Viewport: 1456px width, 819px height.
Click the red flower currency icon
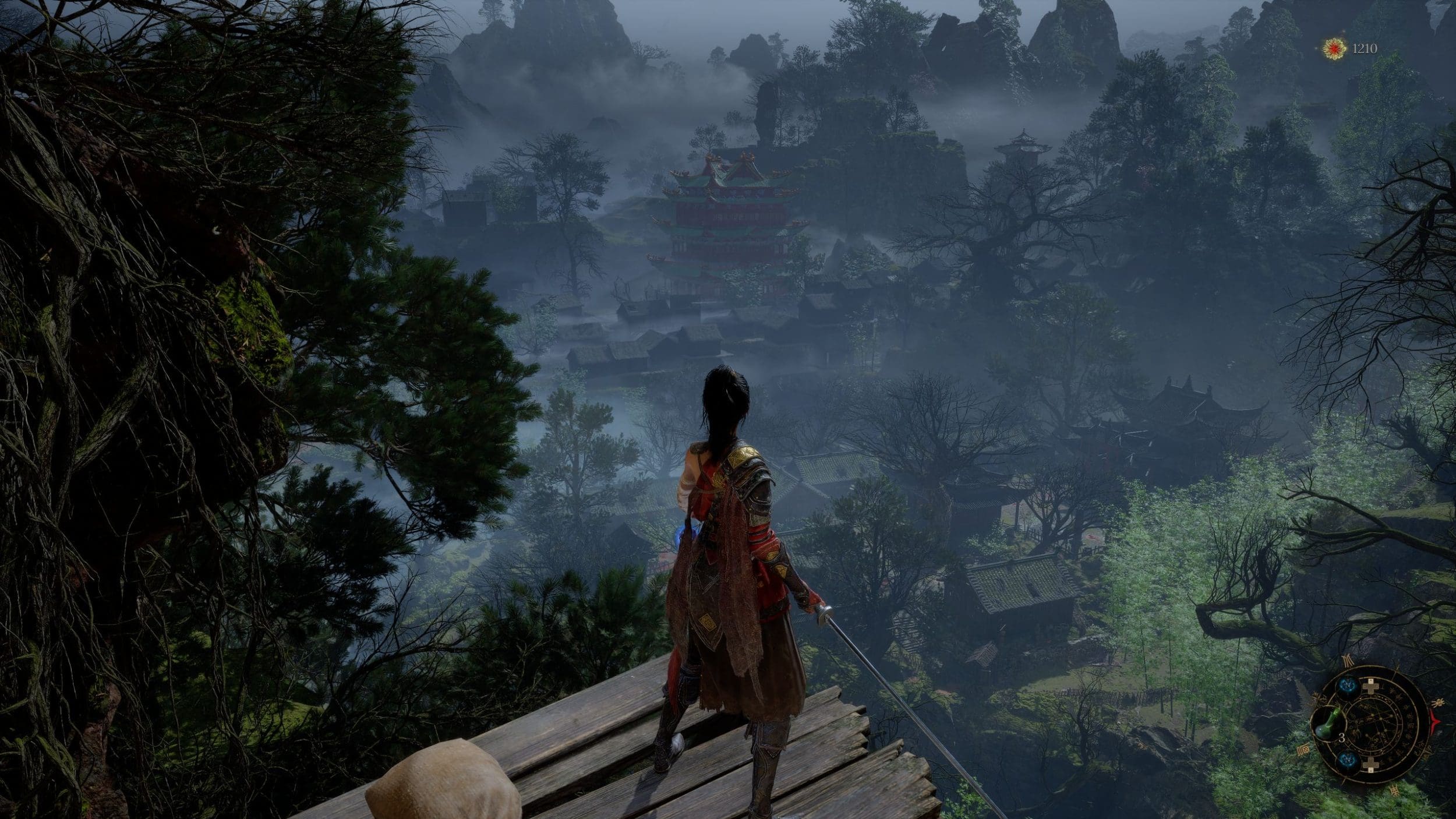1332,49
